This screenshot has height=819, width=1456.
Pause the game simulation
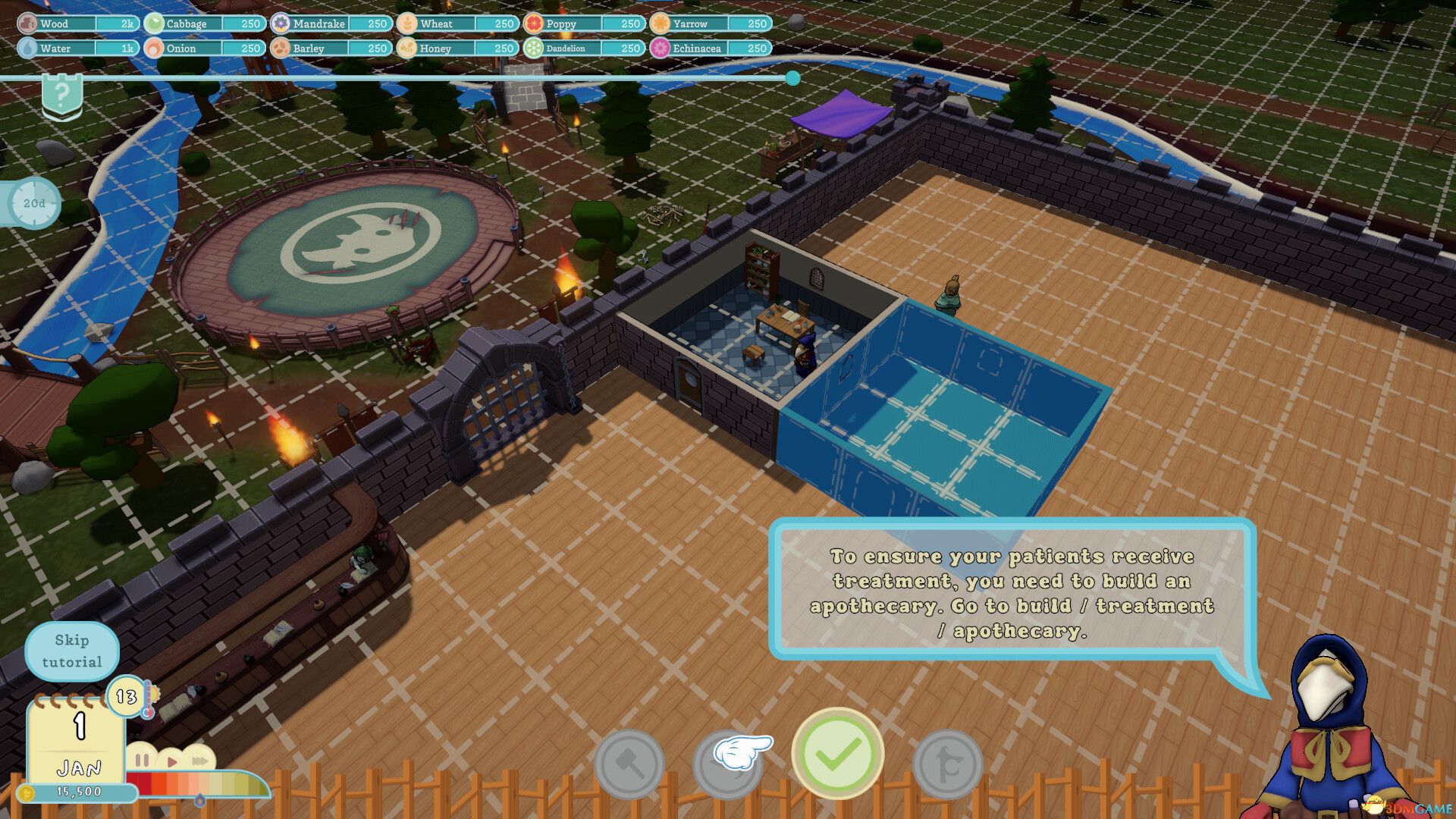[x=142, y=761]
